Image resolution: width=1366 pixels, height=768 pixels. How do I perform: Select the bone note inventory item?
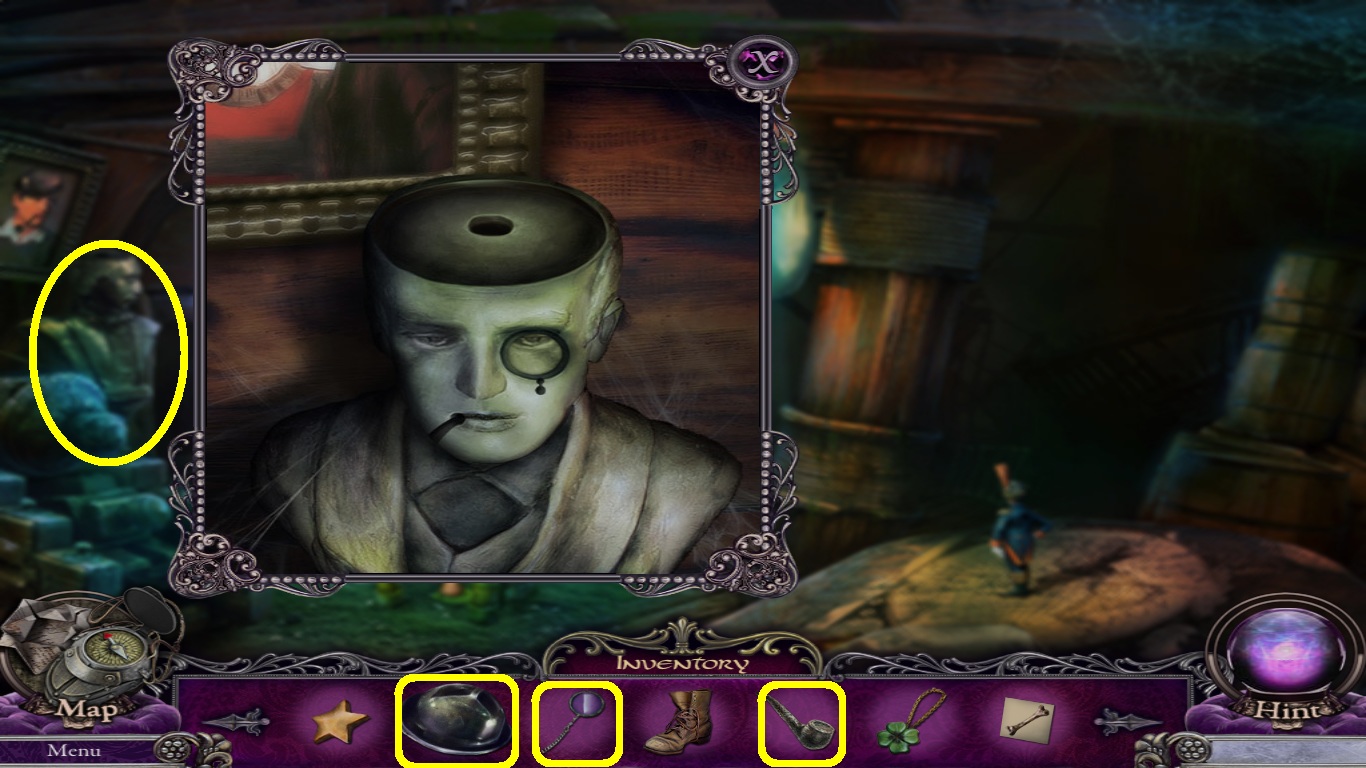pyautogui.click(x=1027, y=720)
